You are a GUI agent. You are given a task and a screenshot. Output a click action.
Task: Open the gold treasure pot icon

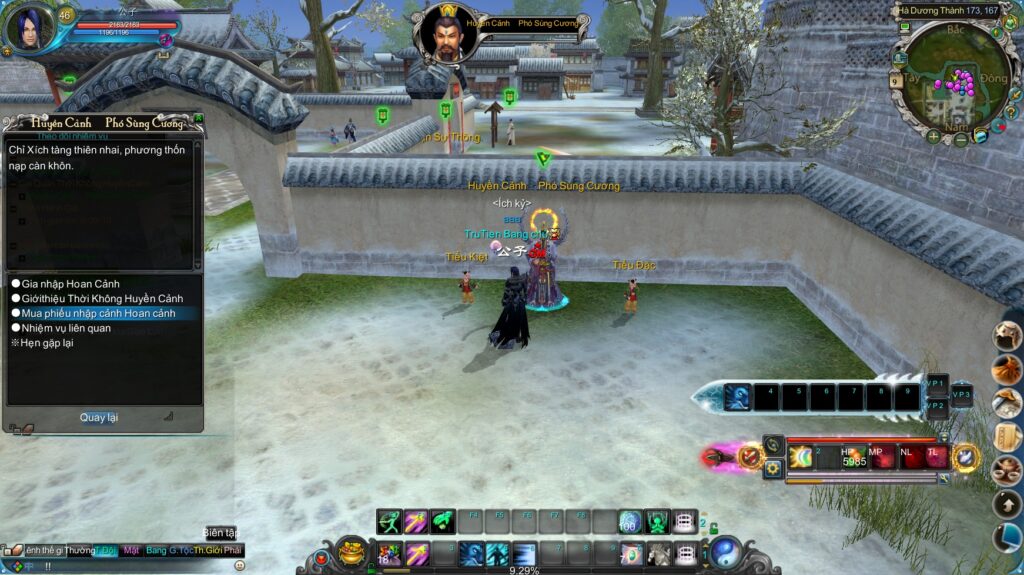point(350,551)
